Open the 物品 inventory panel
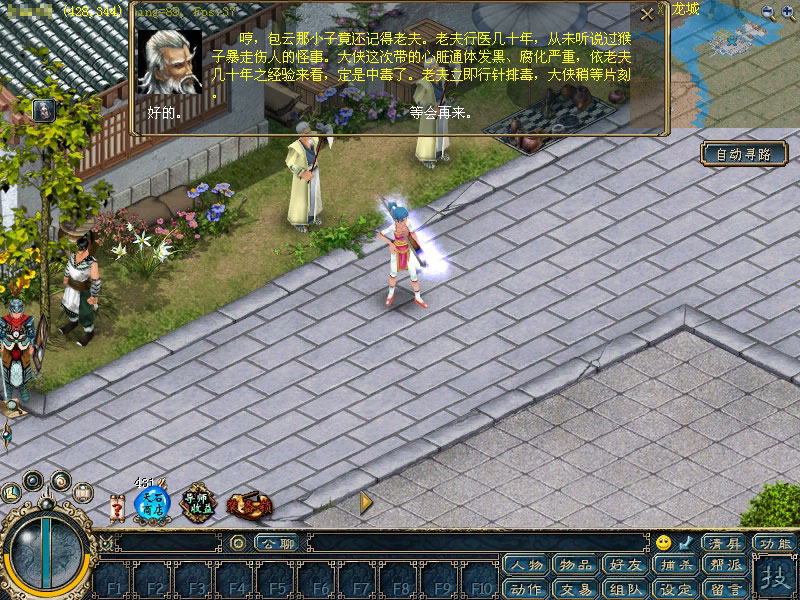The image size is (800, 600). pos(575,566)
